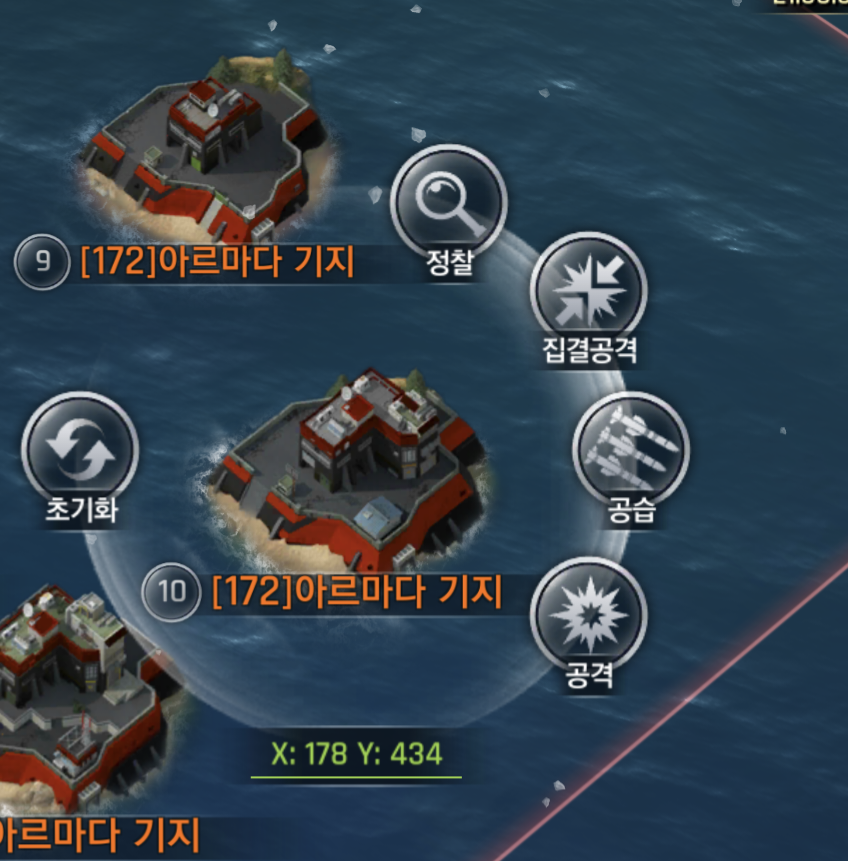Select the level 10 아르마다 기지 label
The image size is (848, 861).
pyautogui.click(x=356, y=592)
